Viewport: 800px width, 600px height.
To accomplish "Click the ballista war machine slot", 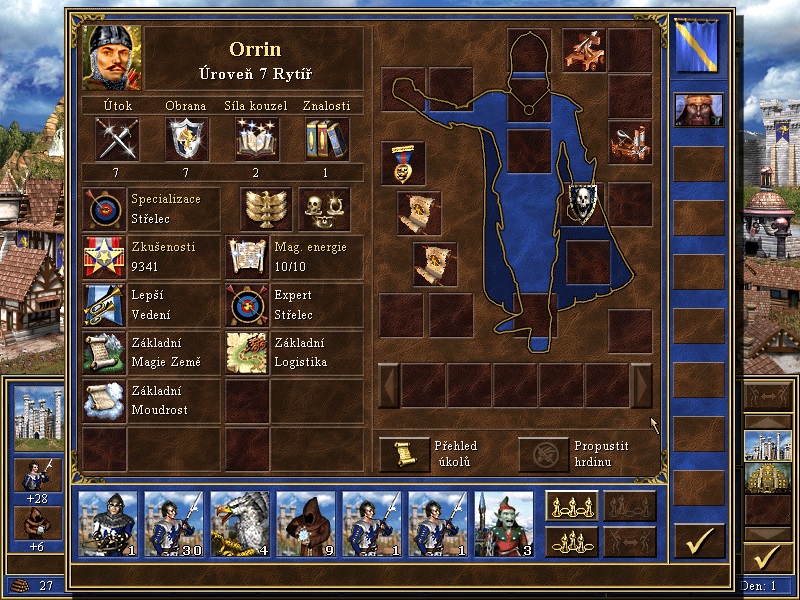I will coord(585,49).
